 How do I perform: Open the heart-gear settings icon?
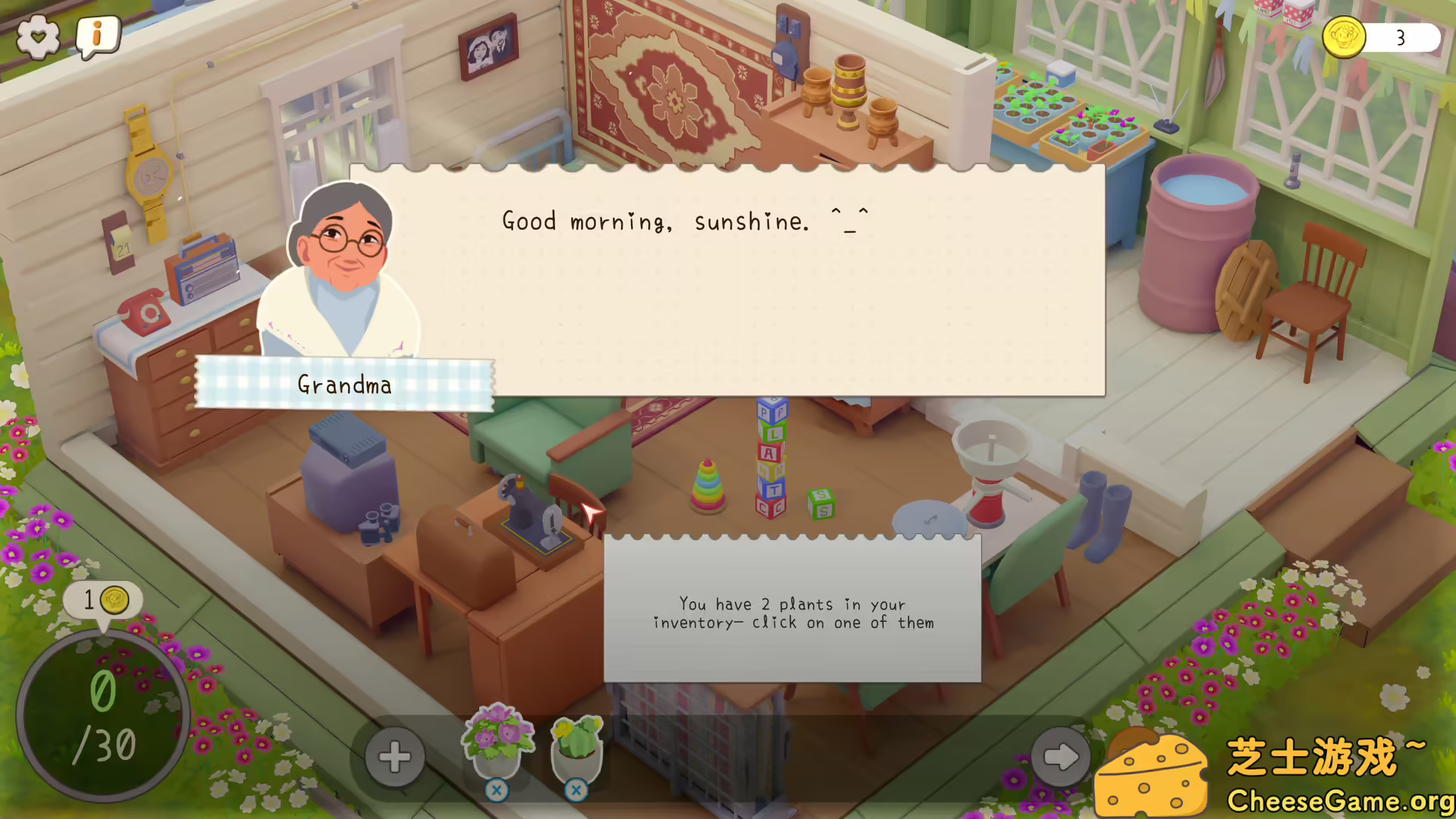pyautogui.click(x=38, y=36)
